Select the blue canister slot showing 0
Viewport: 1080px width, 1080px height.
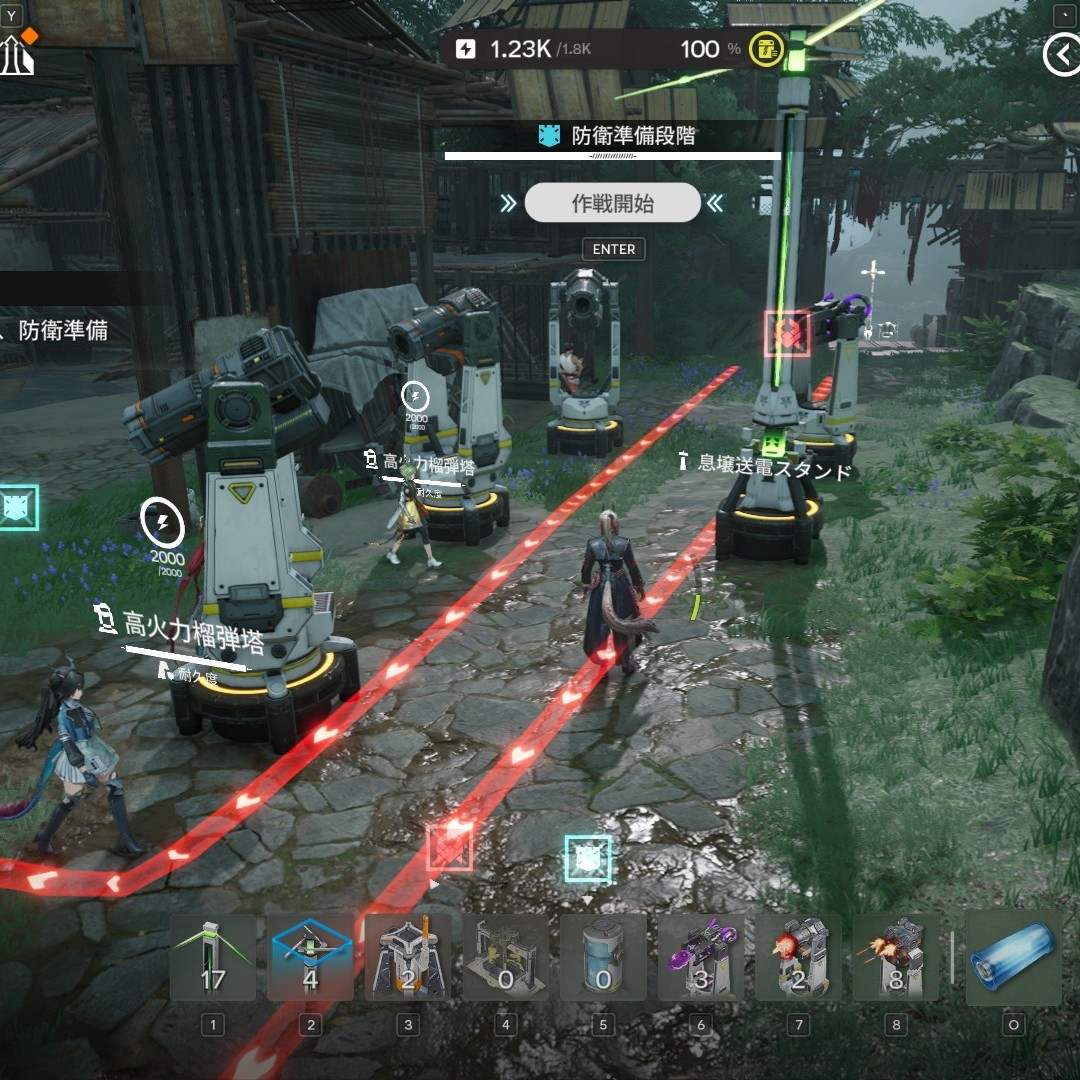603,958
